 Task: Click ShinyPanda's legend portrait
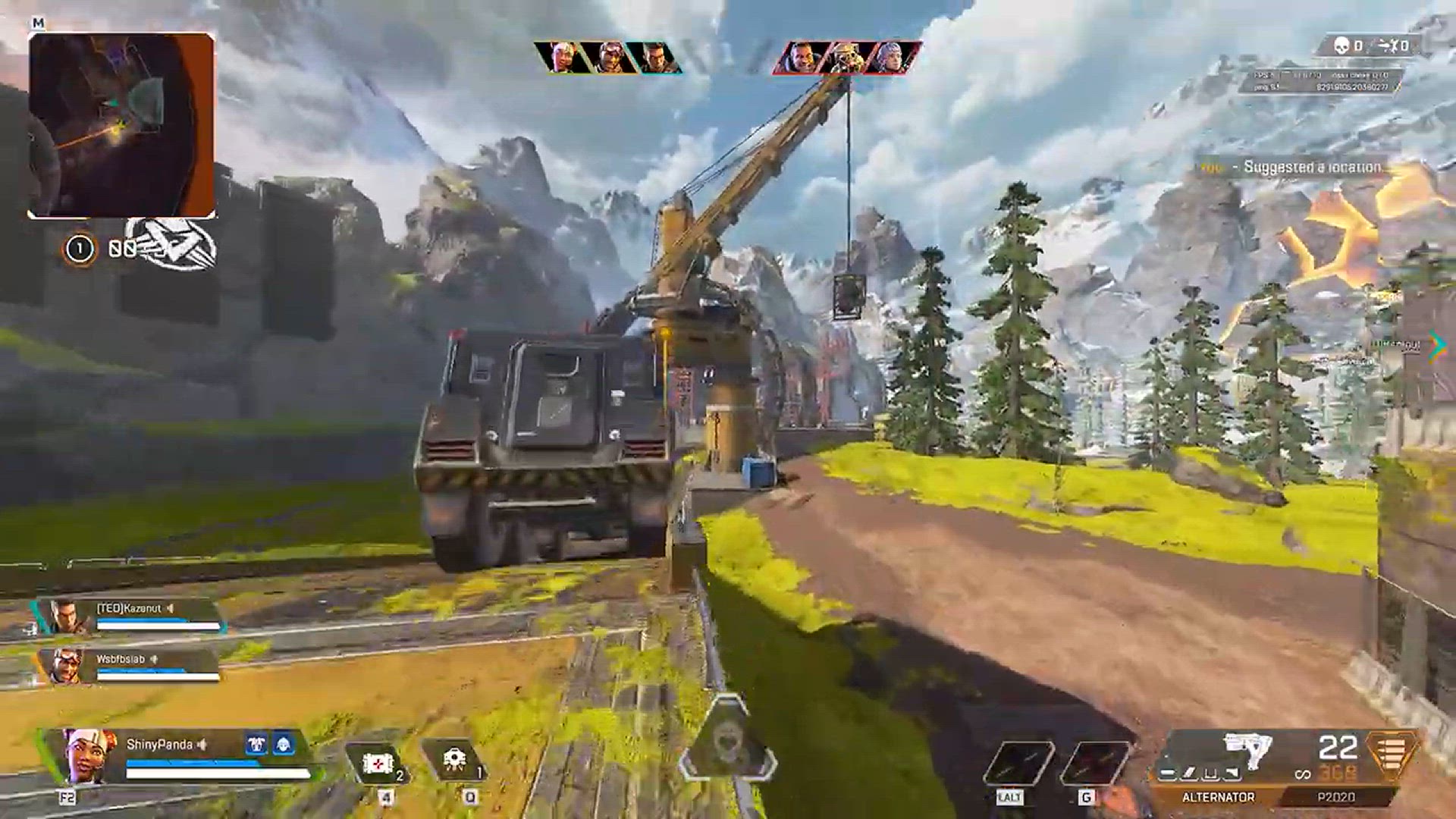pyautogui.click(x=86, y=755)
